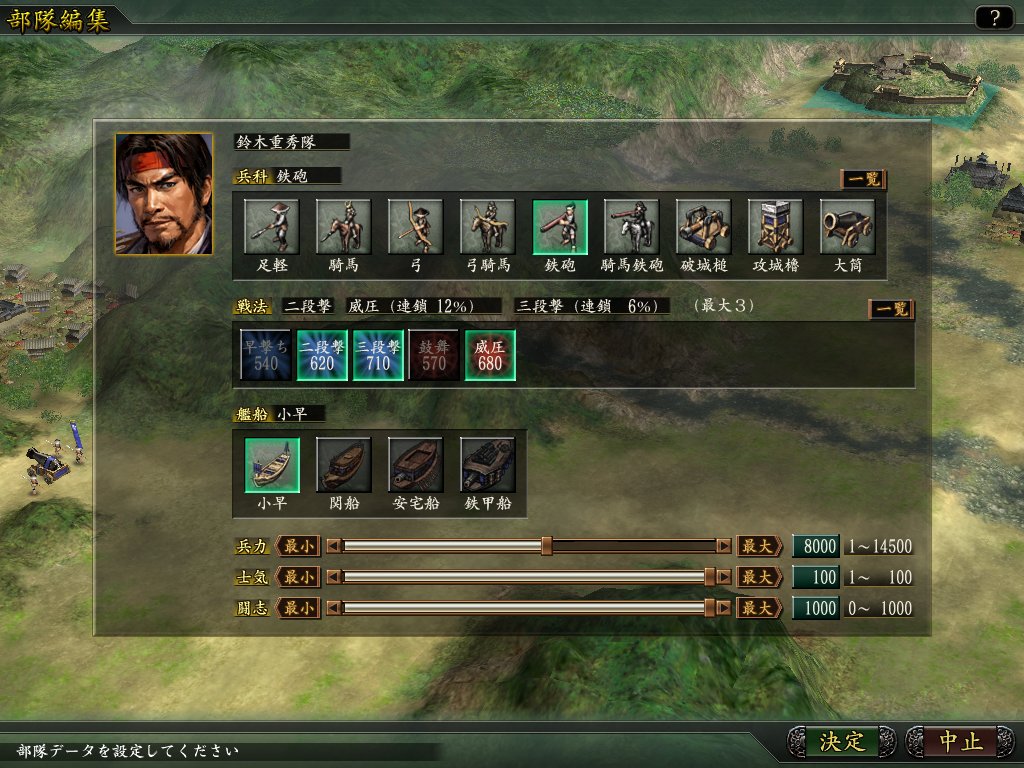Pick the 大筒 cannon unit type
This screenshot has height=768, width=1024.
[848, 227]
